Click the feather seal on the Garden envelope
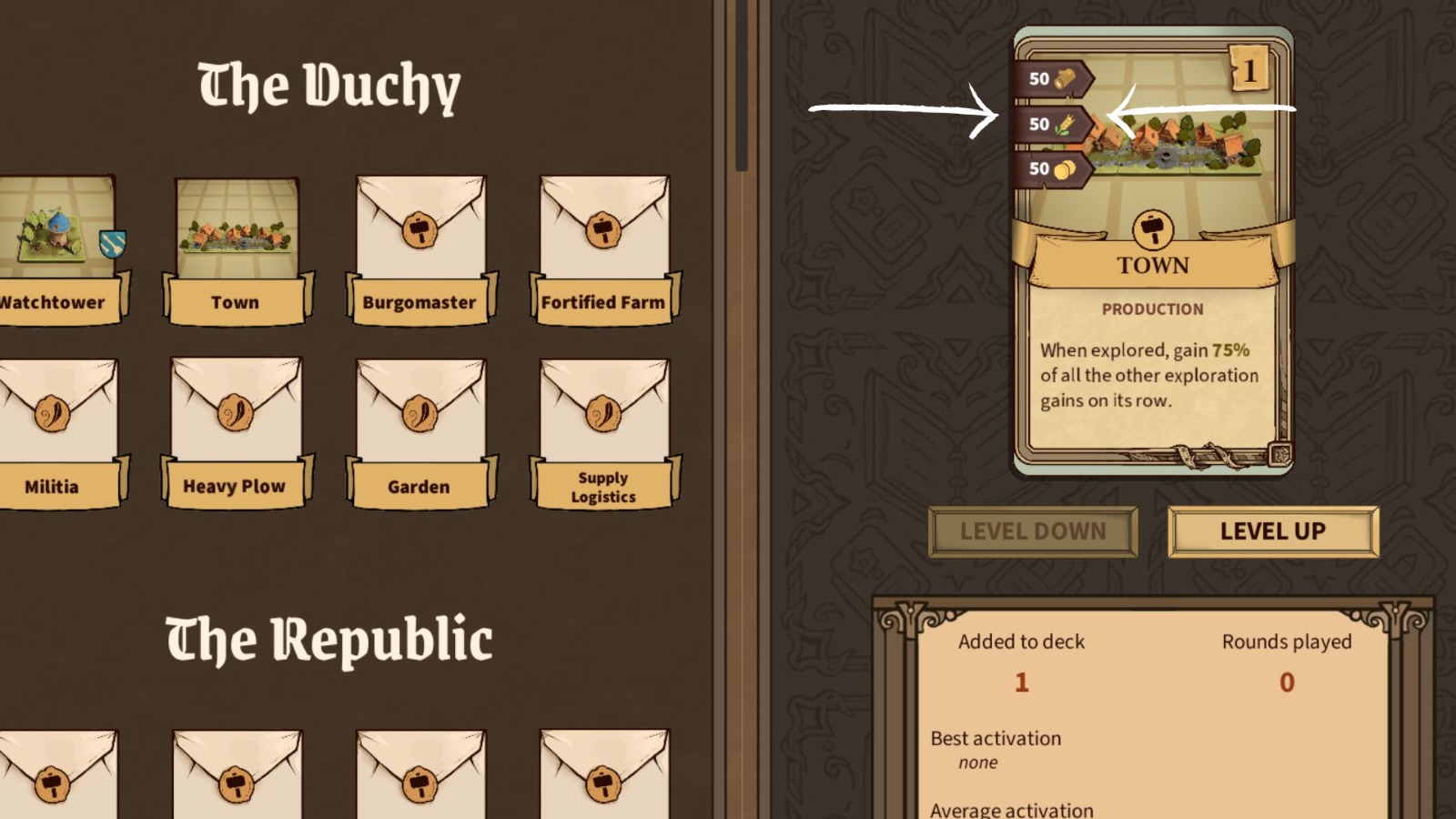Screen dimensions: 1456x819 419,413
